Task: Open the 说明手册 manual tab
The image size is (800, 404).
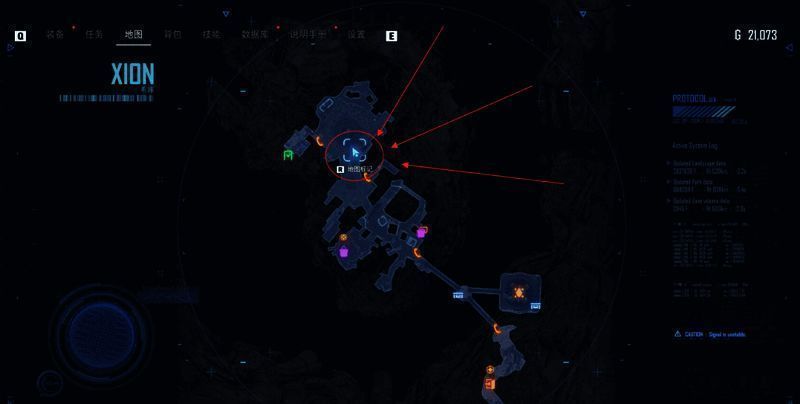Action: pyautogui.click(x=308, y=35)
